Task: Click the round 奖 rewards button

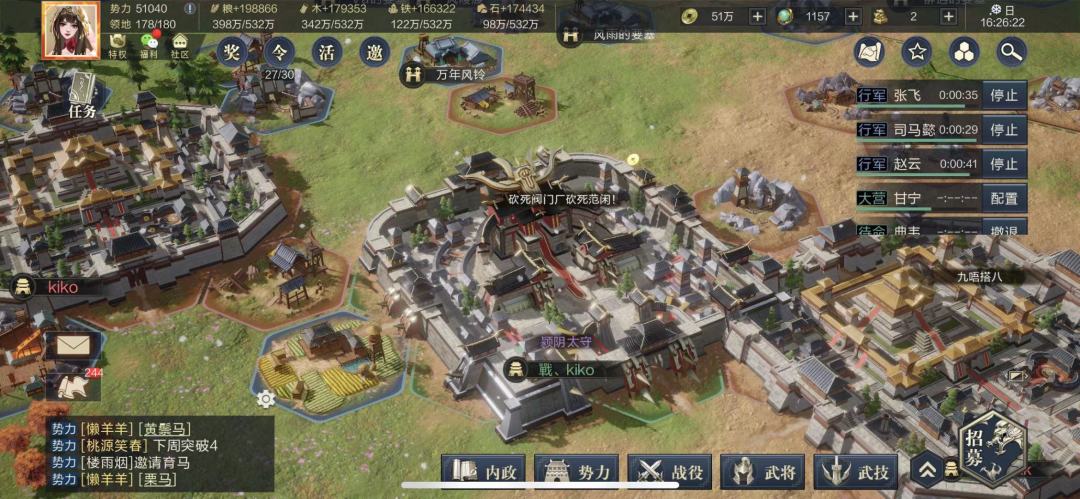Action: tap(233, 52)
